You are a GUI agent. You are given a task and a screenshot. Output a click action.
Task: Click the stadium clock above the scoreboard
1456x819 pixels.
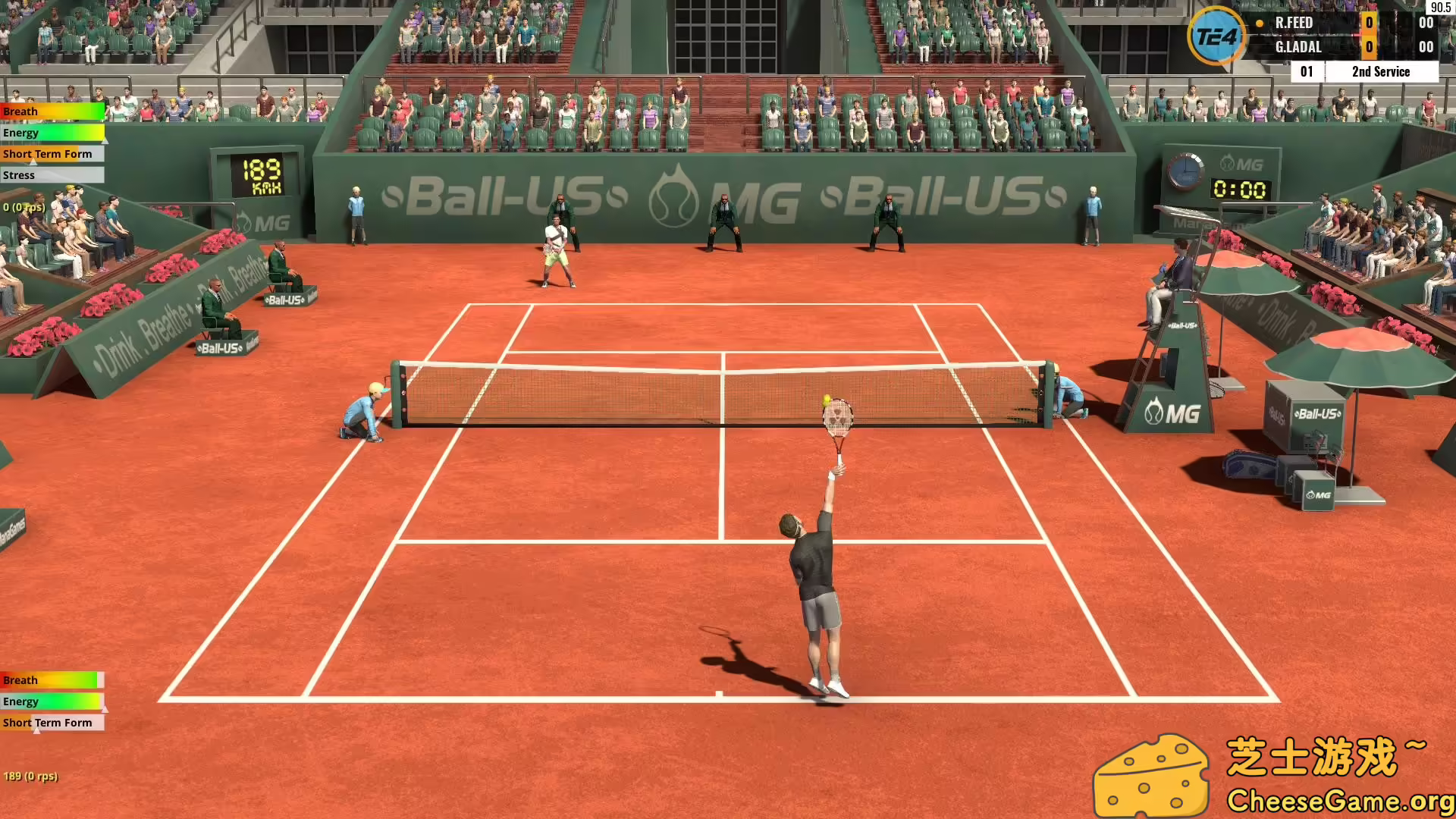click(x=1186, y=172)
